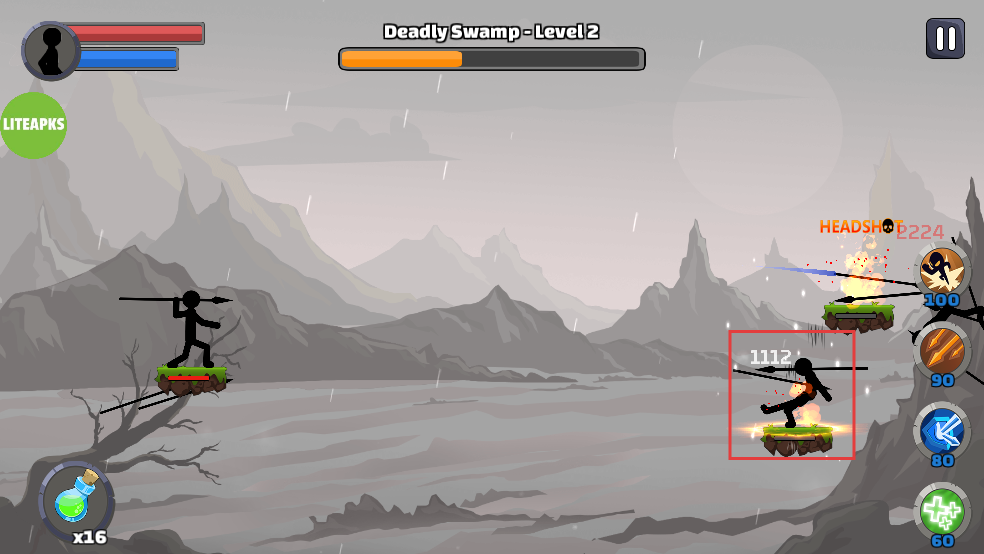Activate the stickman explosion skill costing 100
Image resolution: width=984 pixels, height=554 pixels.
(942, 270)
